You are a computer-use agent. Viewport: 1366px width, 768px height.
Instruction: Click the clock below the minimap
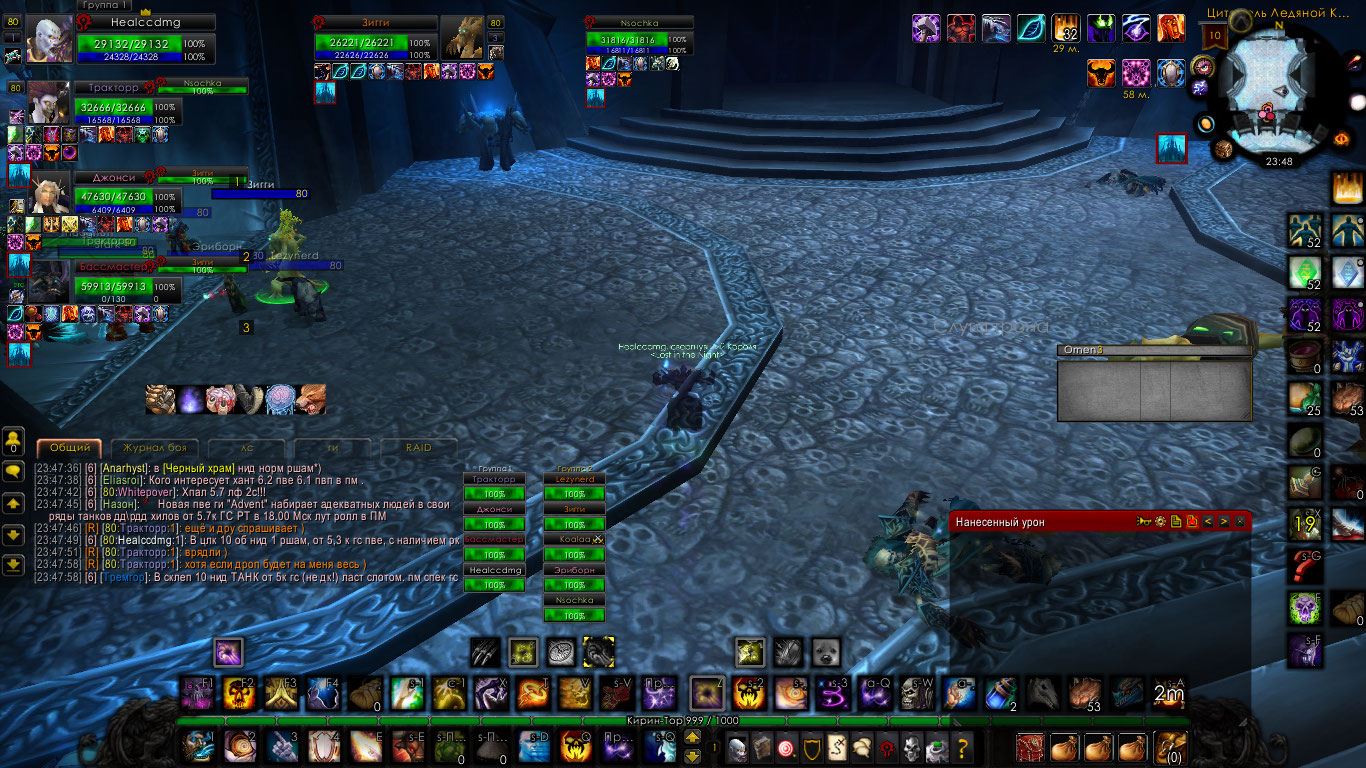[x=1279, y=161]
